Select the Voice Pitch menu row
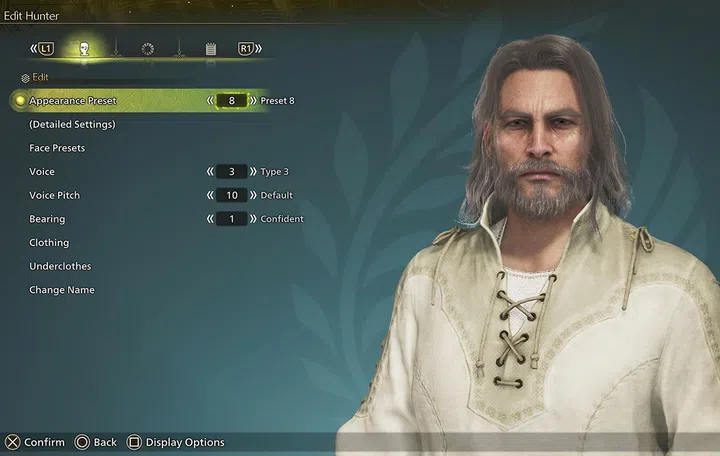720x456 pixels. pyautogui.click(x=55, y=195)
